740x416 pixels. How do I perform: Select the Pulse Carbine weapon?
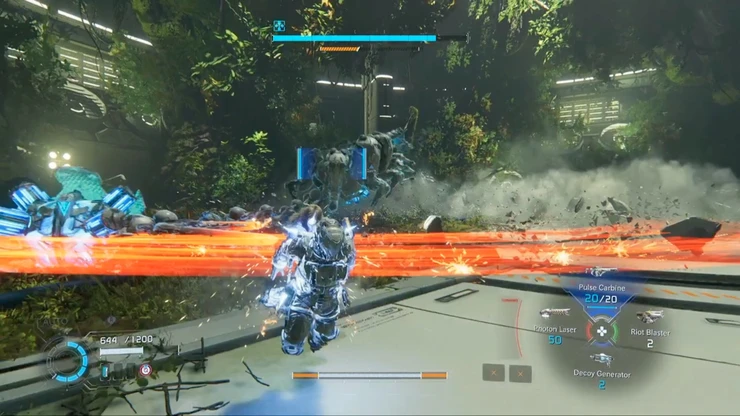tap(601, 290)
